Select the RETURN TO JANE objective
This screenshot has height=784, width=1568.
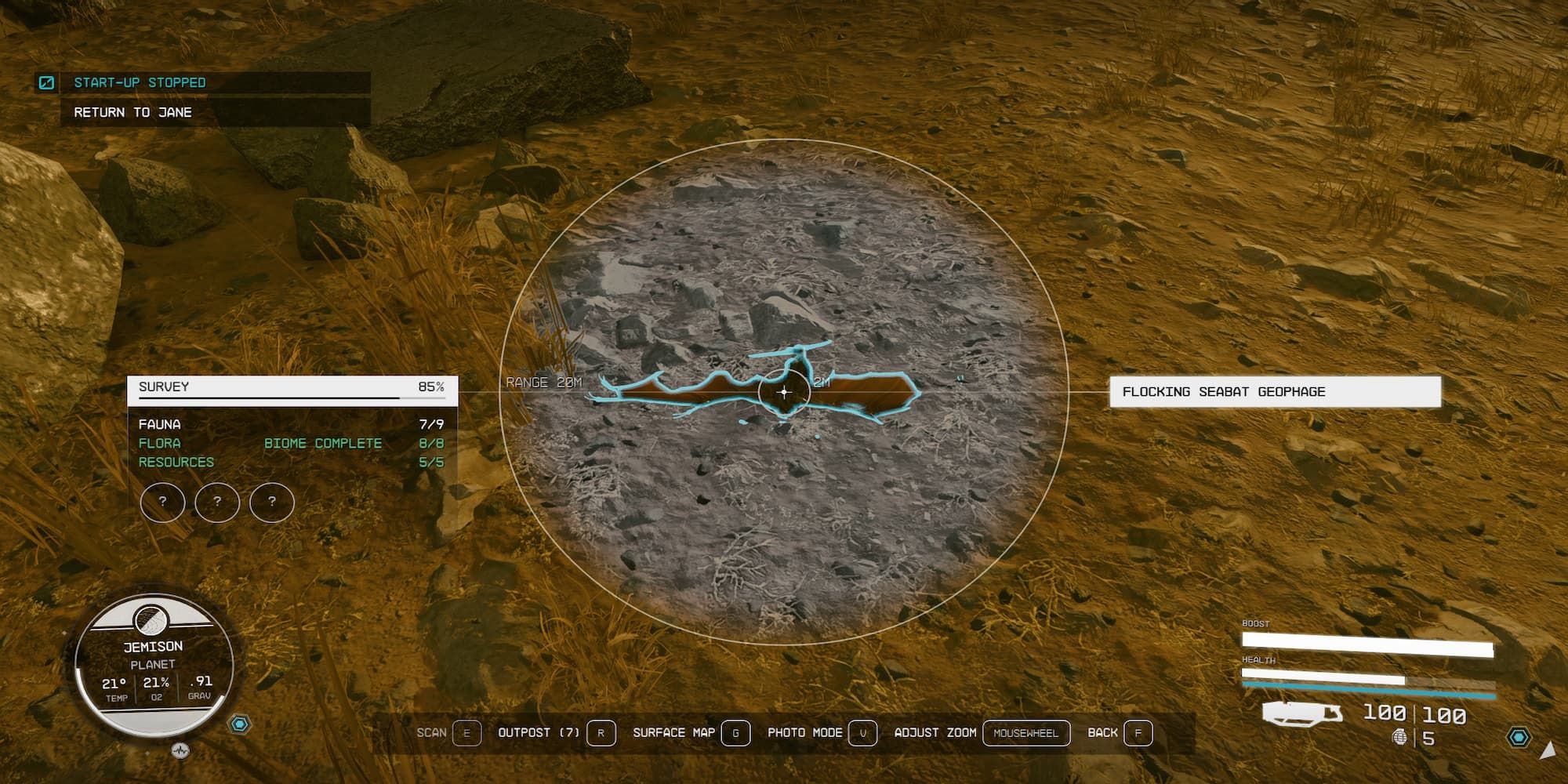(x=132, y=112)
